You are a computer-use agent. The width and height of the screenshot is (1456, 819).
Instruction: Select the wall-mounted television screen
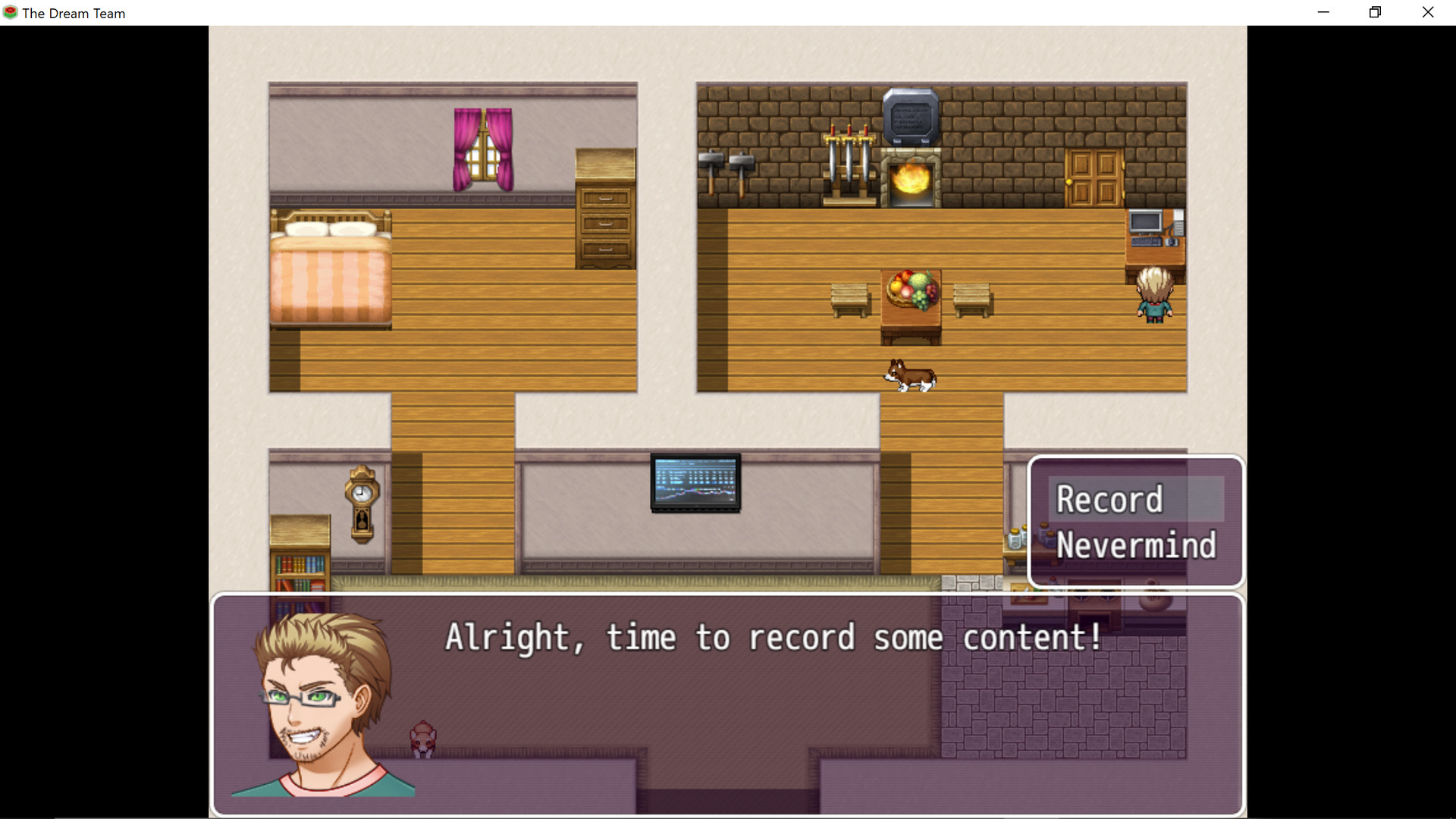pos(695,484)
